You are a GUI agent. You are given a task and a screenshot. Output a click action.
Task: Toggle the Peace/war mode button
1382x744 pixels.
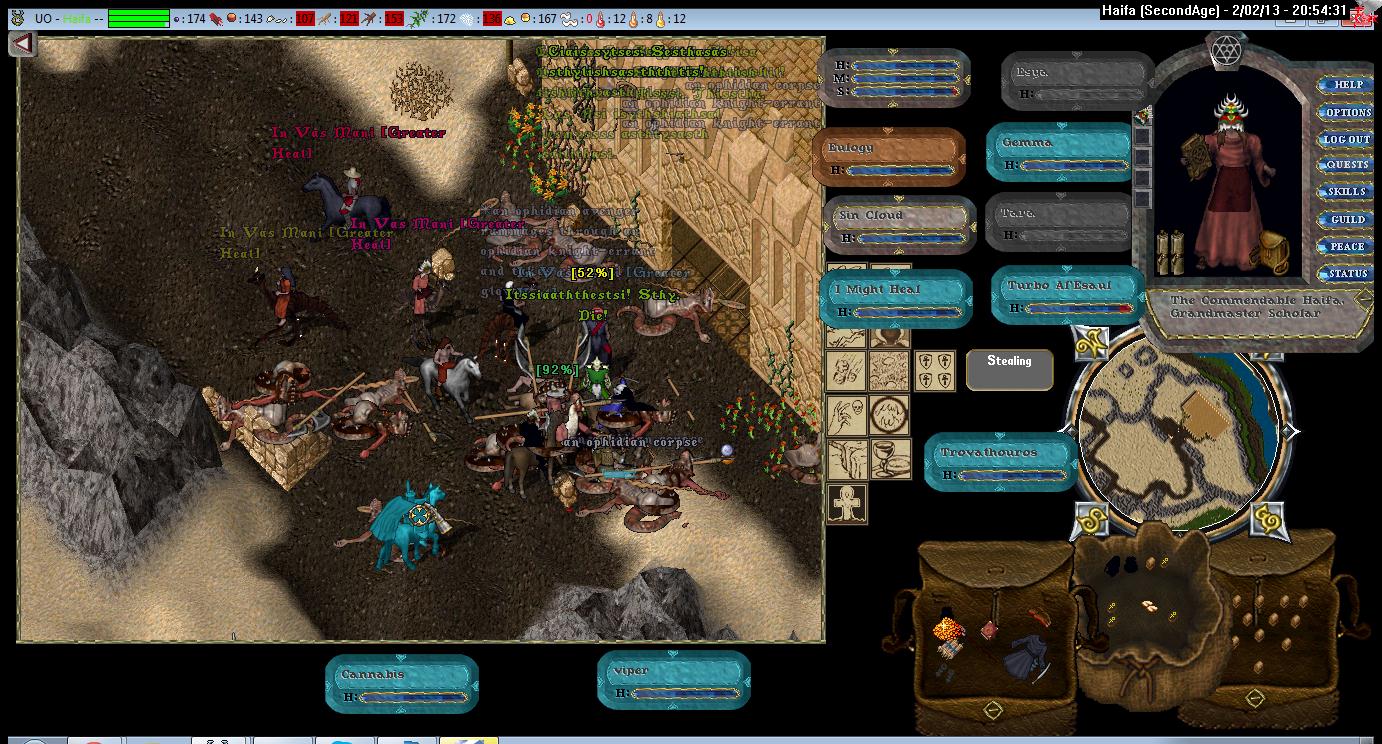click(x=1347, y=246)
